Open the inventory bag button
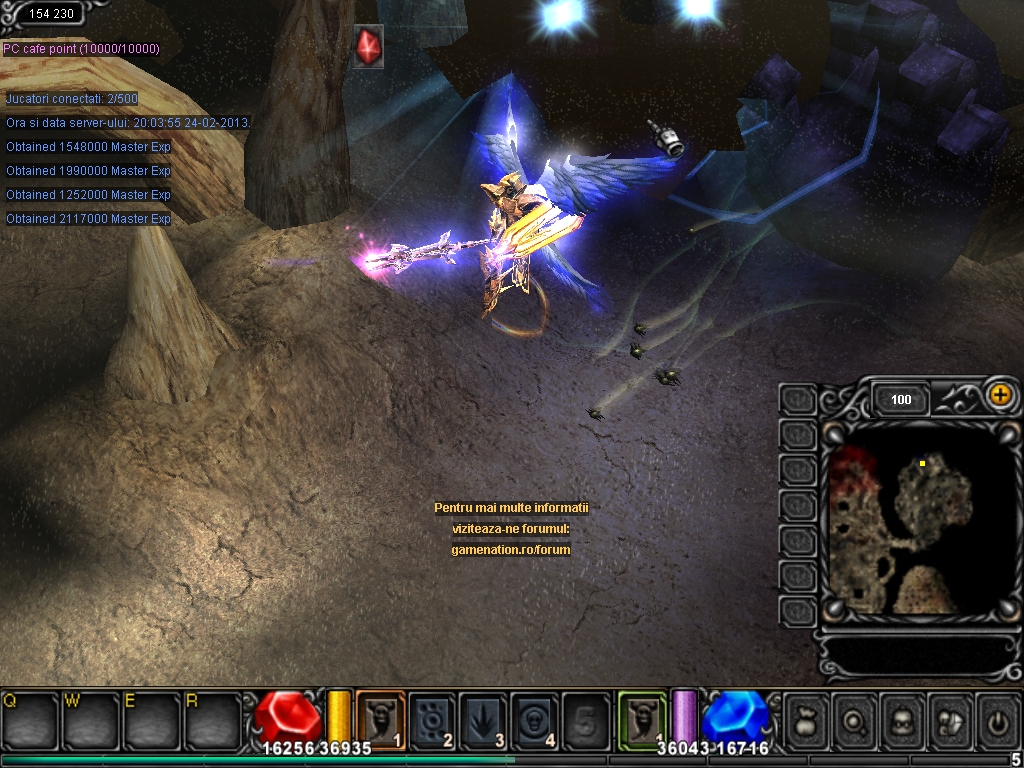The height and width of the screenshot is (768, 1024). pyautogui.click(x=807, y=719)
